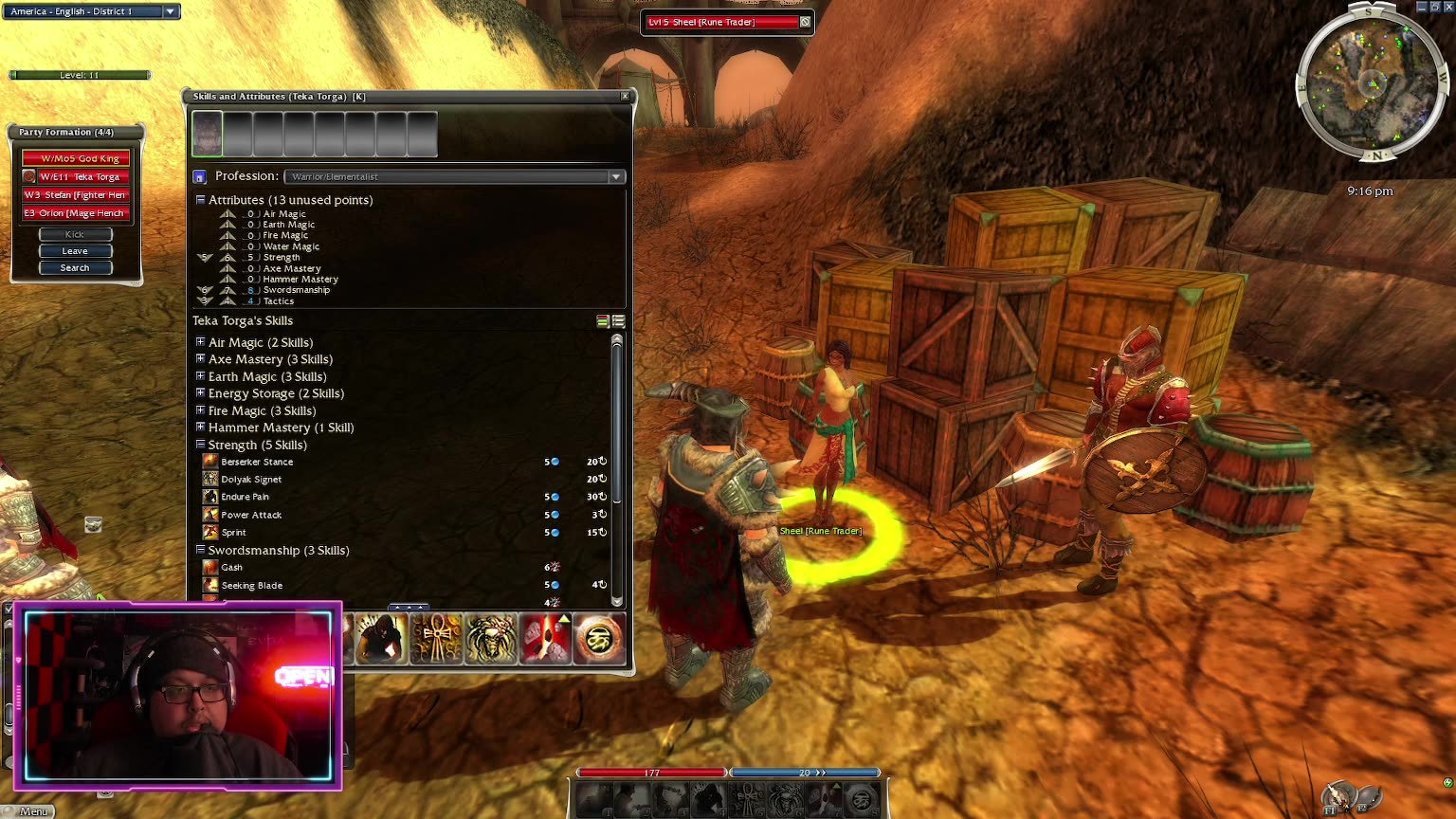Click the Berserker Stance skill icon
The height and width of the screenshot is (819, 1456).
pos(210,462)
